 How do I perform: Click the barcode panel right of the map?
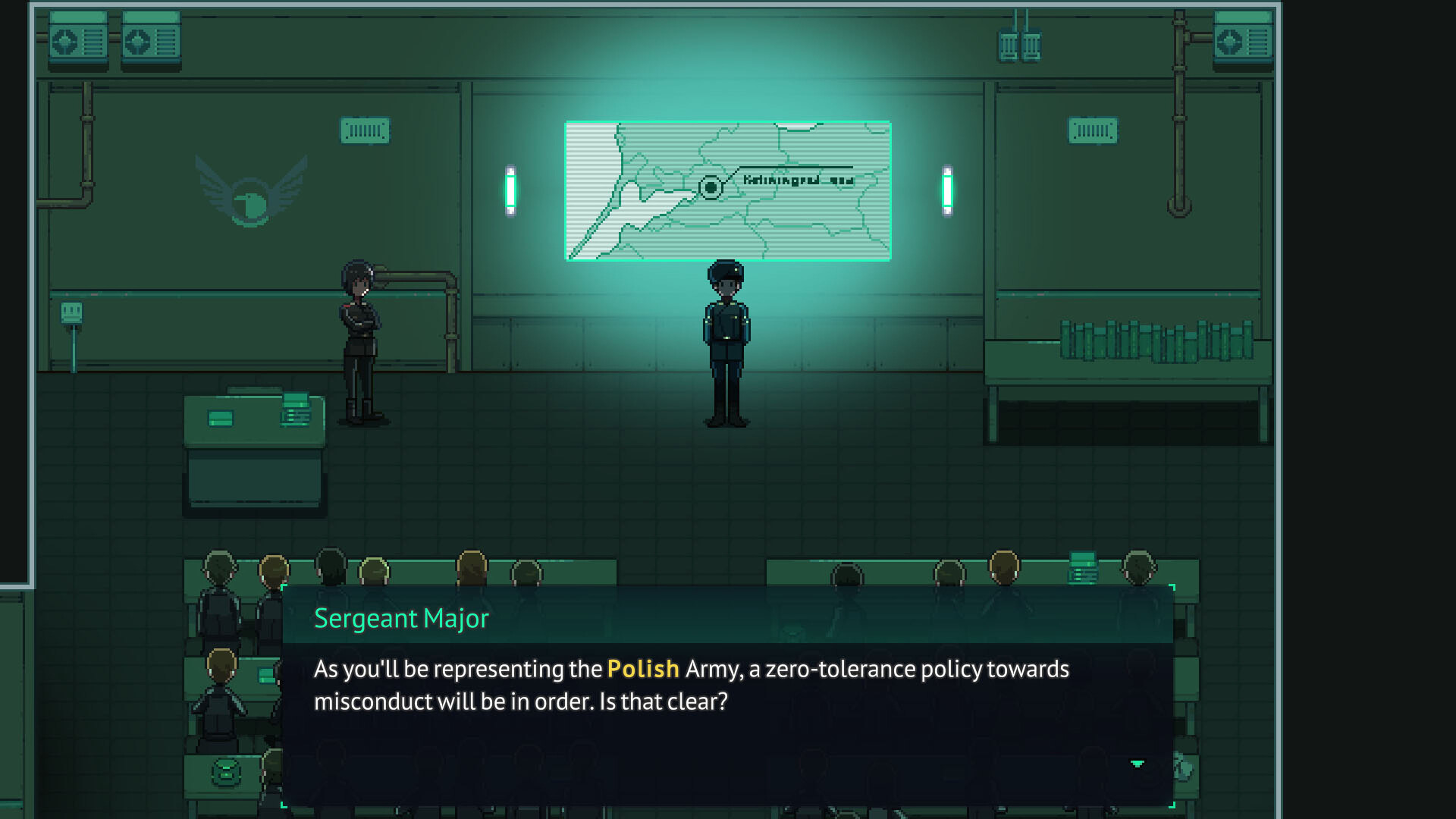[x=1092, y=129]
